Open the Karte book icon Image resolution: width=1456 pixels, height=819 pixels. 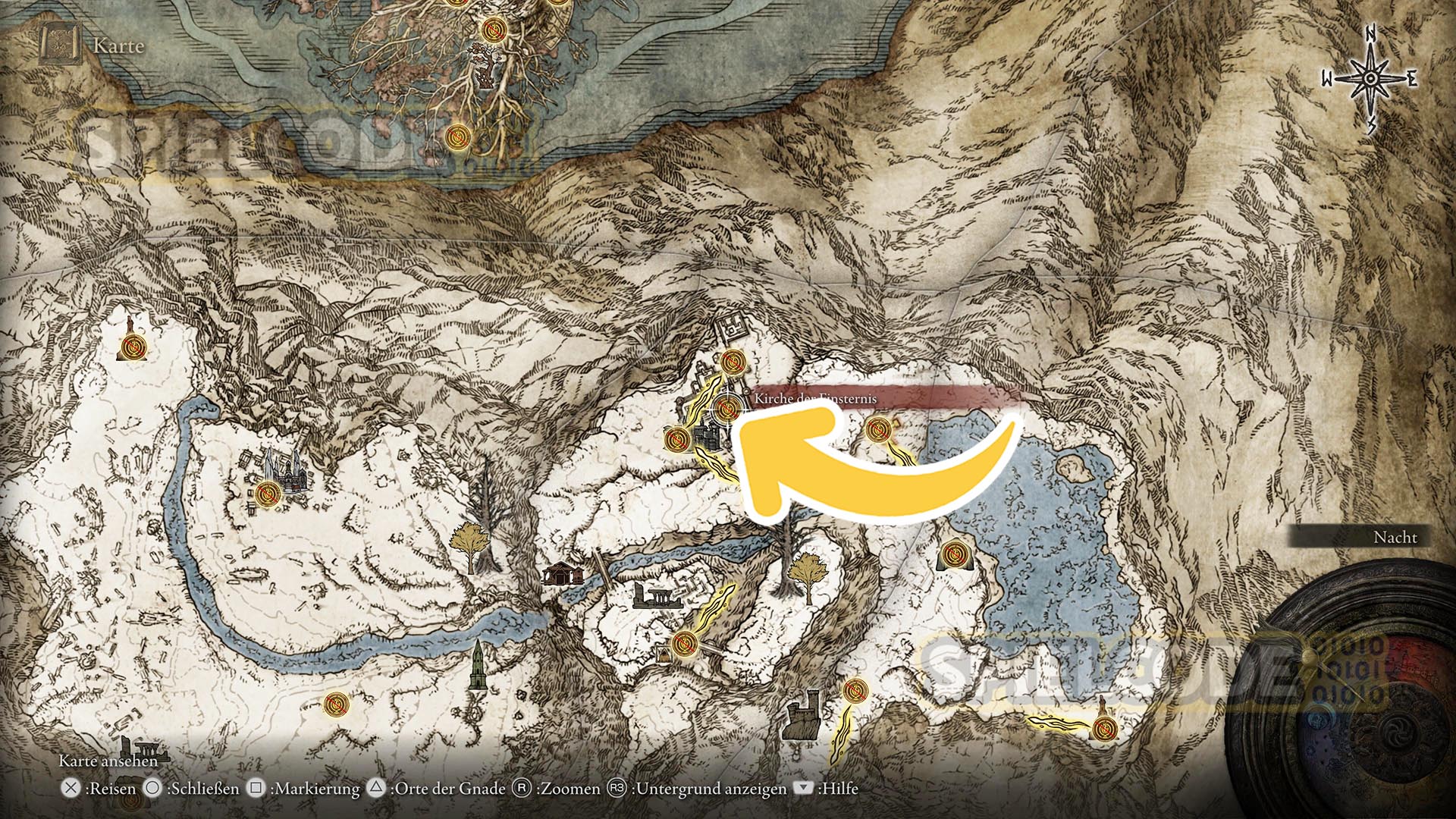61,45
